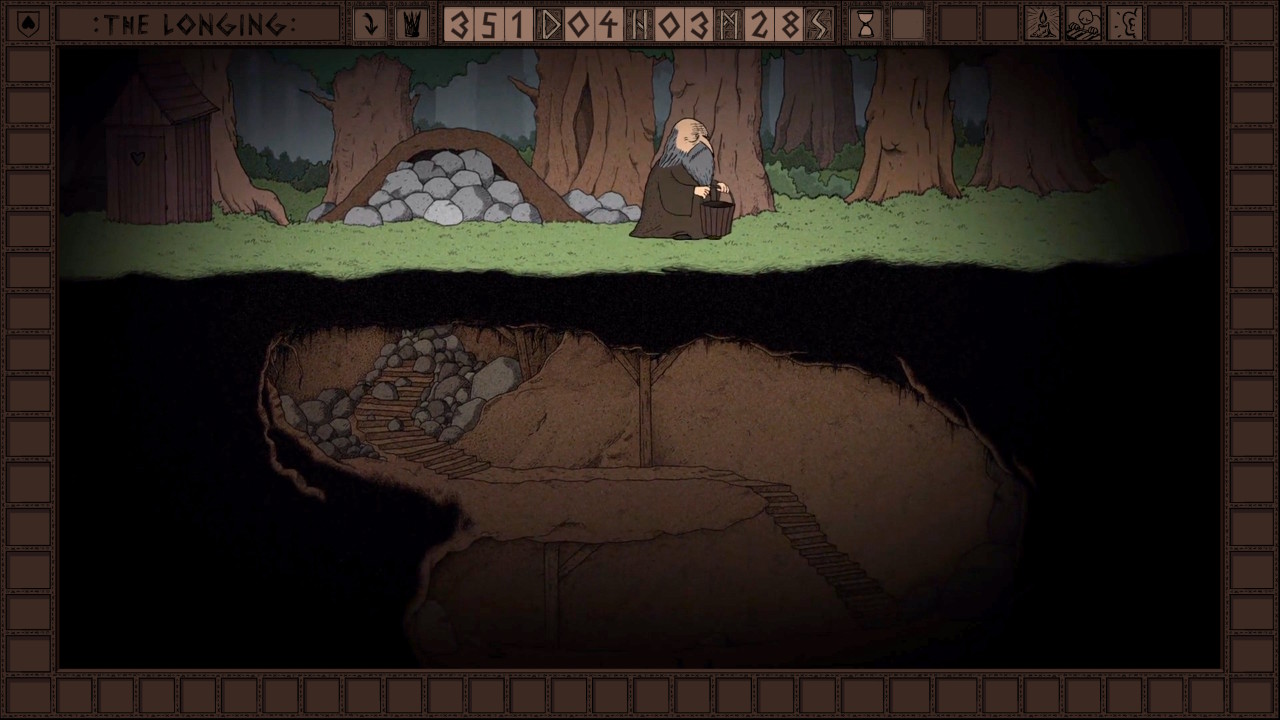Click the hourglass wait icon

tap(866, 24)
